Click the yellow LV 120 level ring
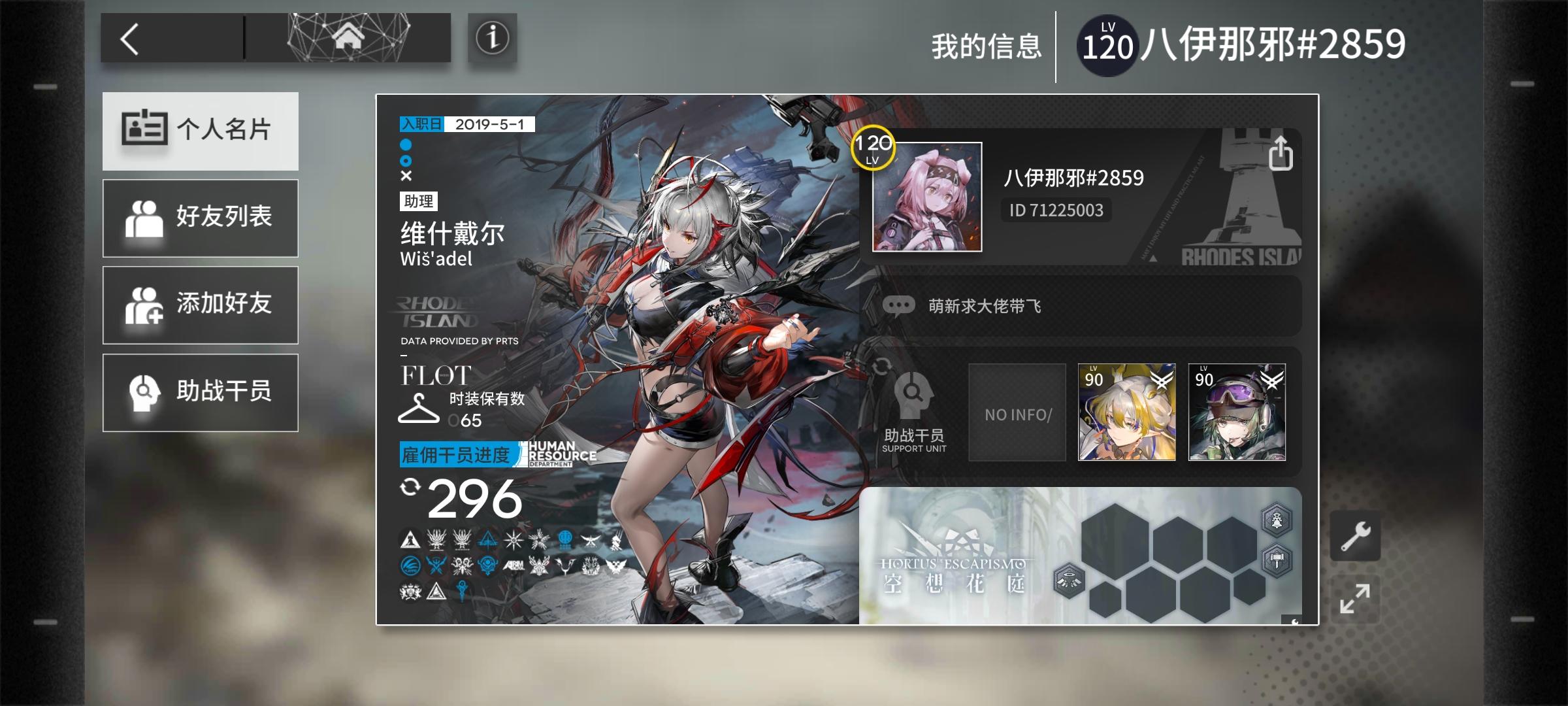Image resolution: width=1568 pixels, height=706 pixels. 873,148
